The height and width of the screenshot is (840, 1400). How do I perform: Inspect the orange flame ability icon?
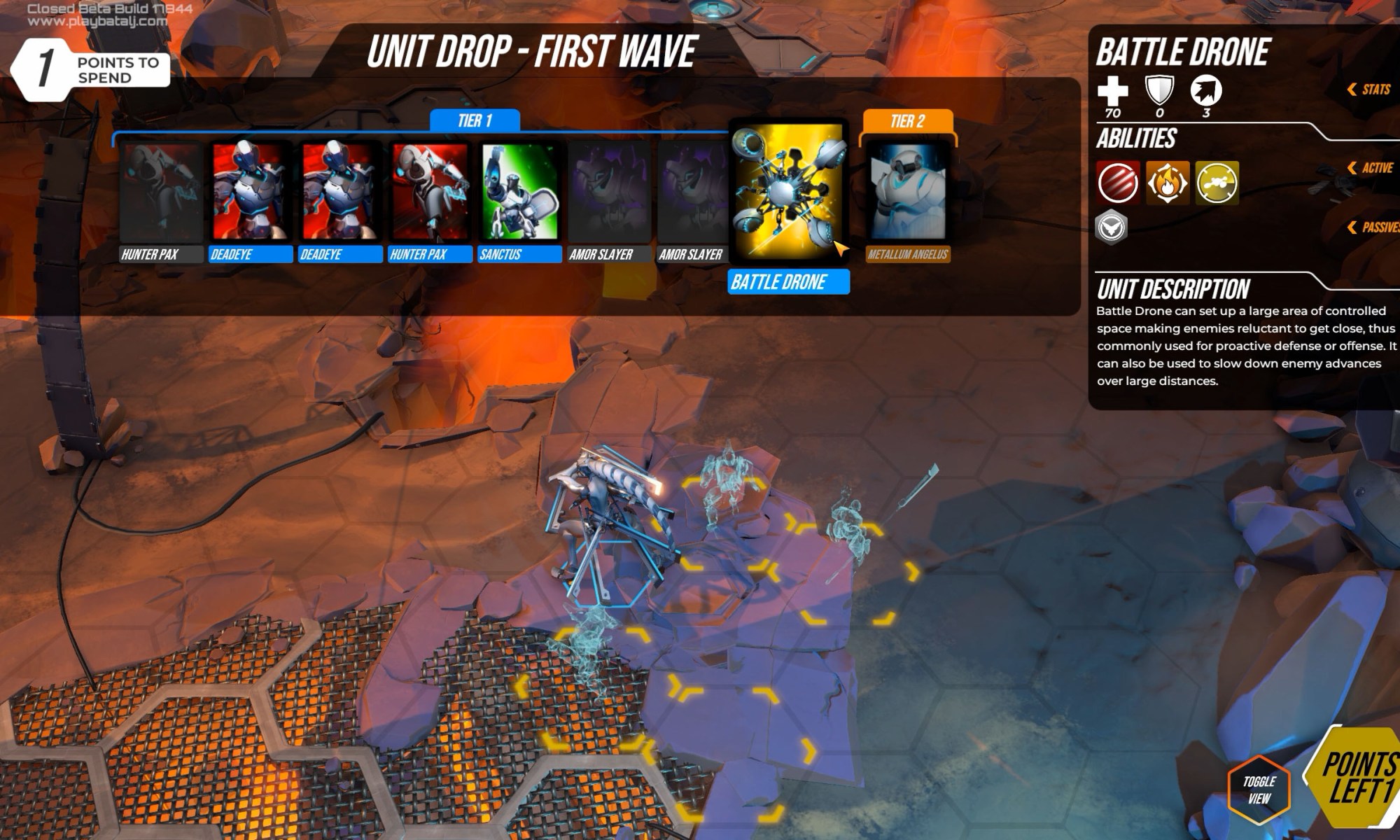click(1167, 183)
